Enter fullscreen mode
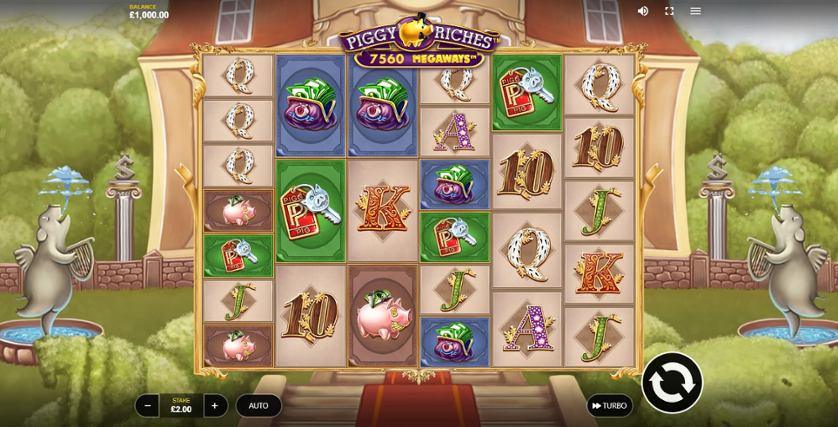Screen dimensions: 838x427 click(669, 11)
